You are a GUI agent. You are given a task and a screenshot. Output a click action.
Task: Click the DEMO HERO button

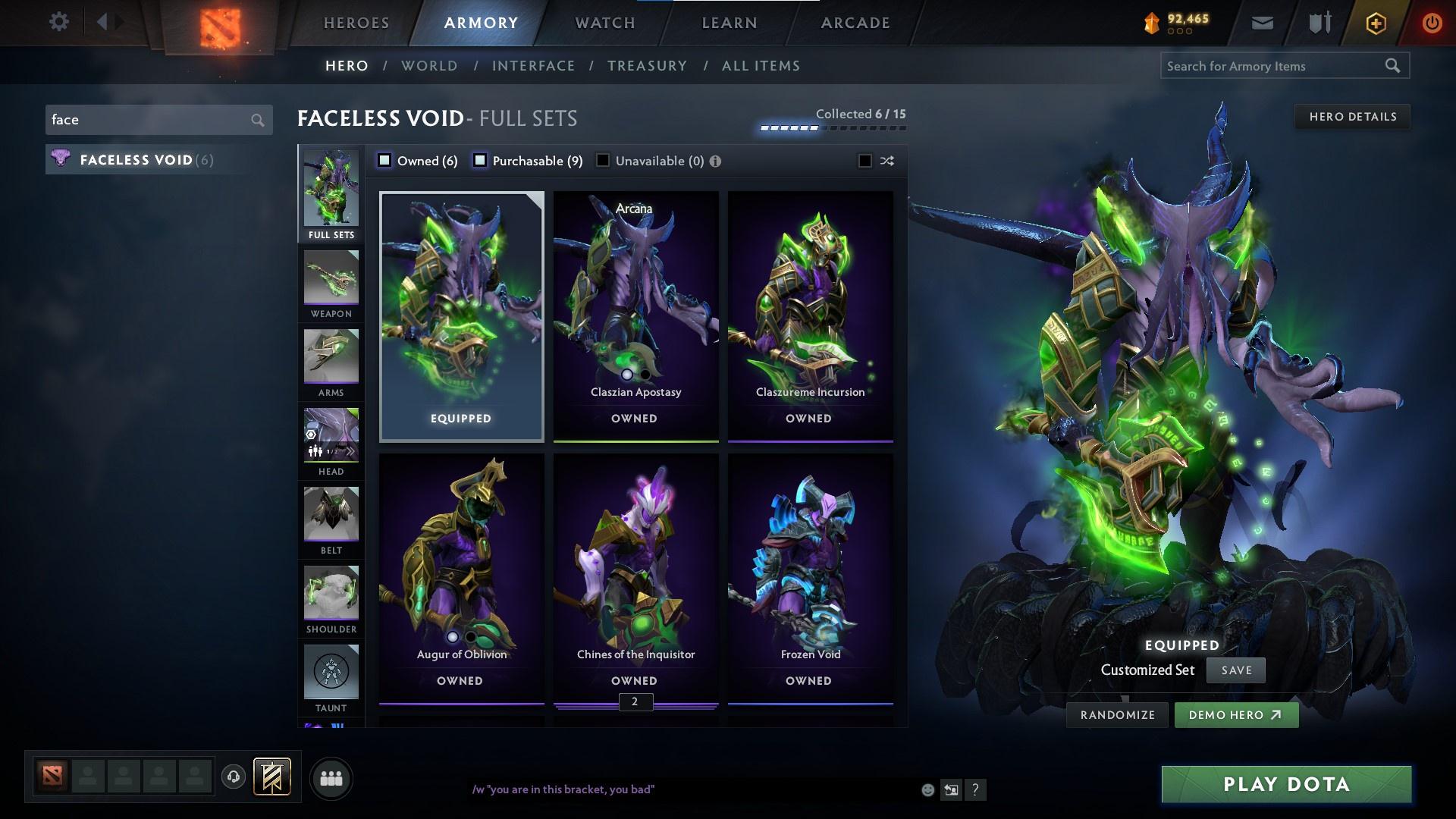1235,714
